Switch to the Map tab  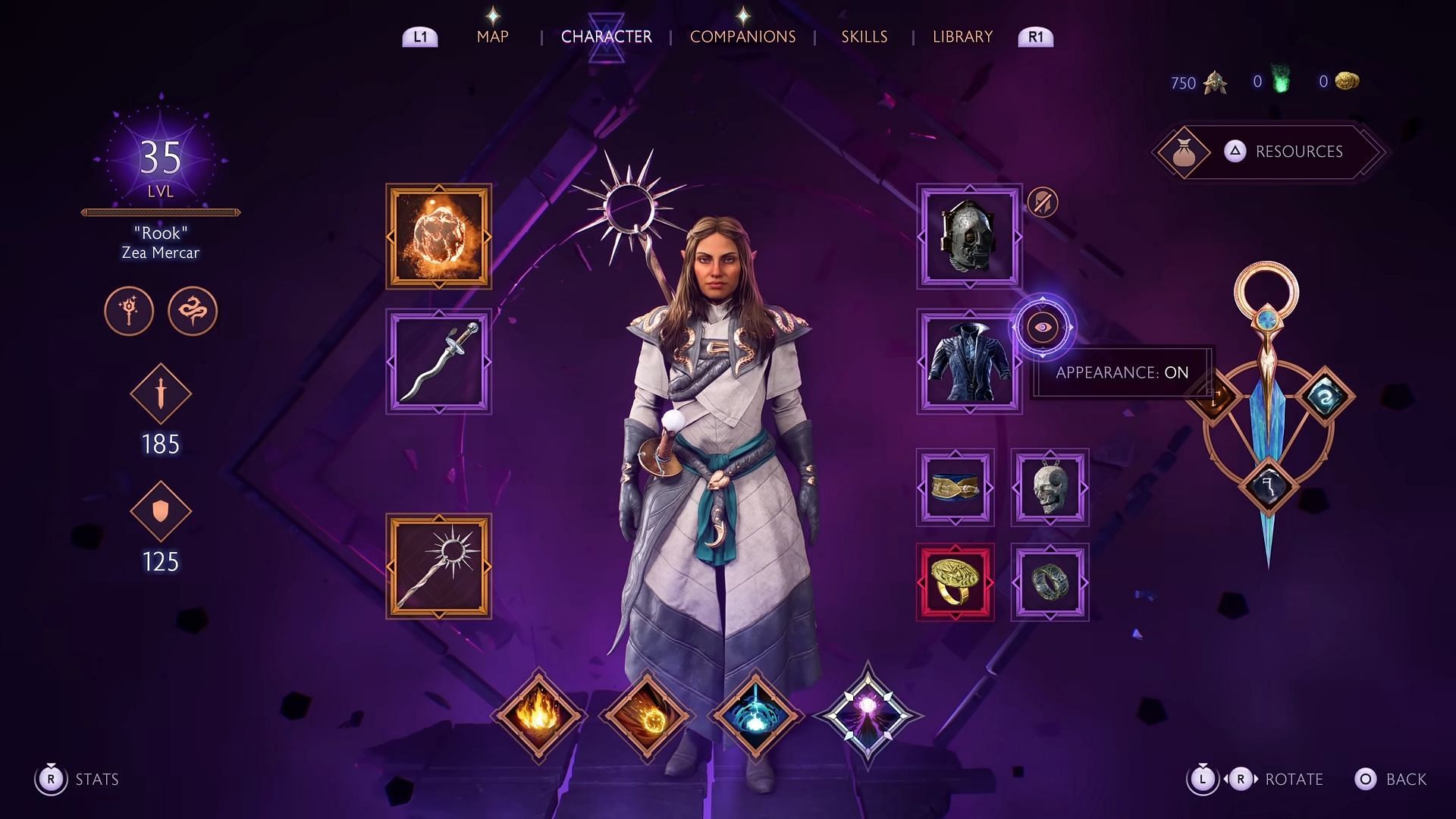(492, 36)
